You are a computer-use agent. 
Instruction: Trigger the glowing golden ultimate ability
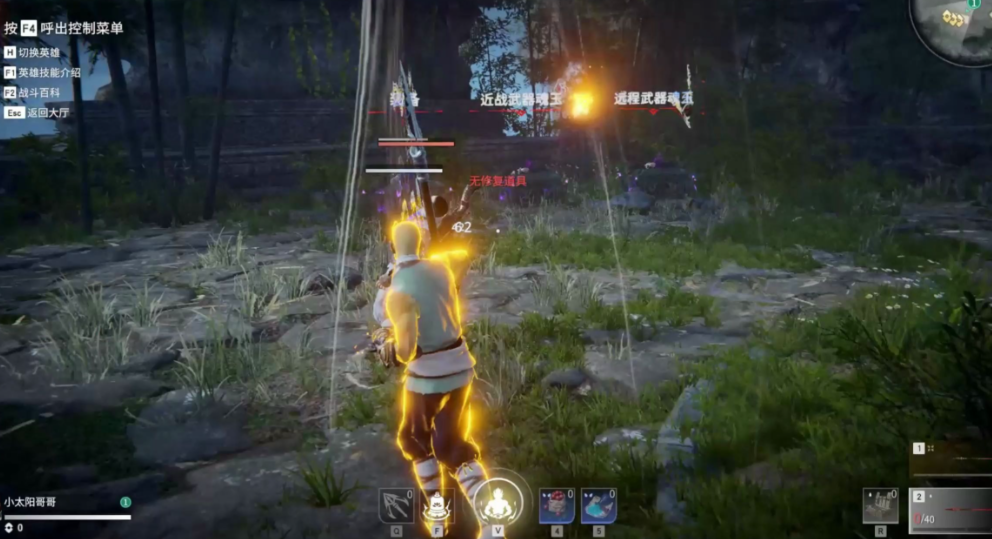497,502
